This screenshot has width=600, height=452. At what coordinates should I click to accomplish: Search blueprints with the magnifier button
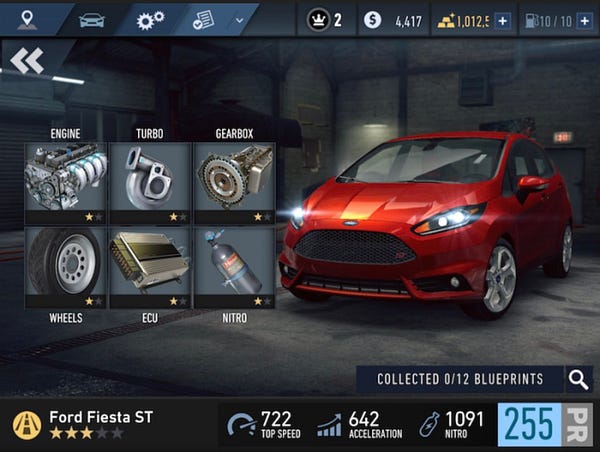pos(578,379)
